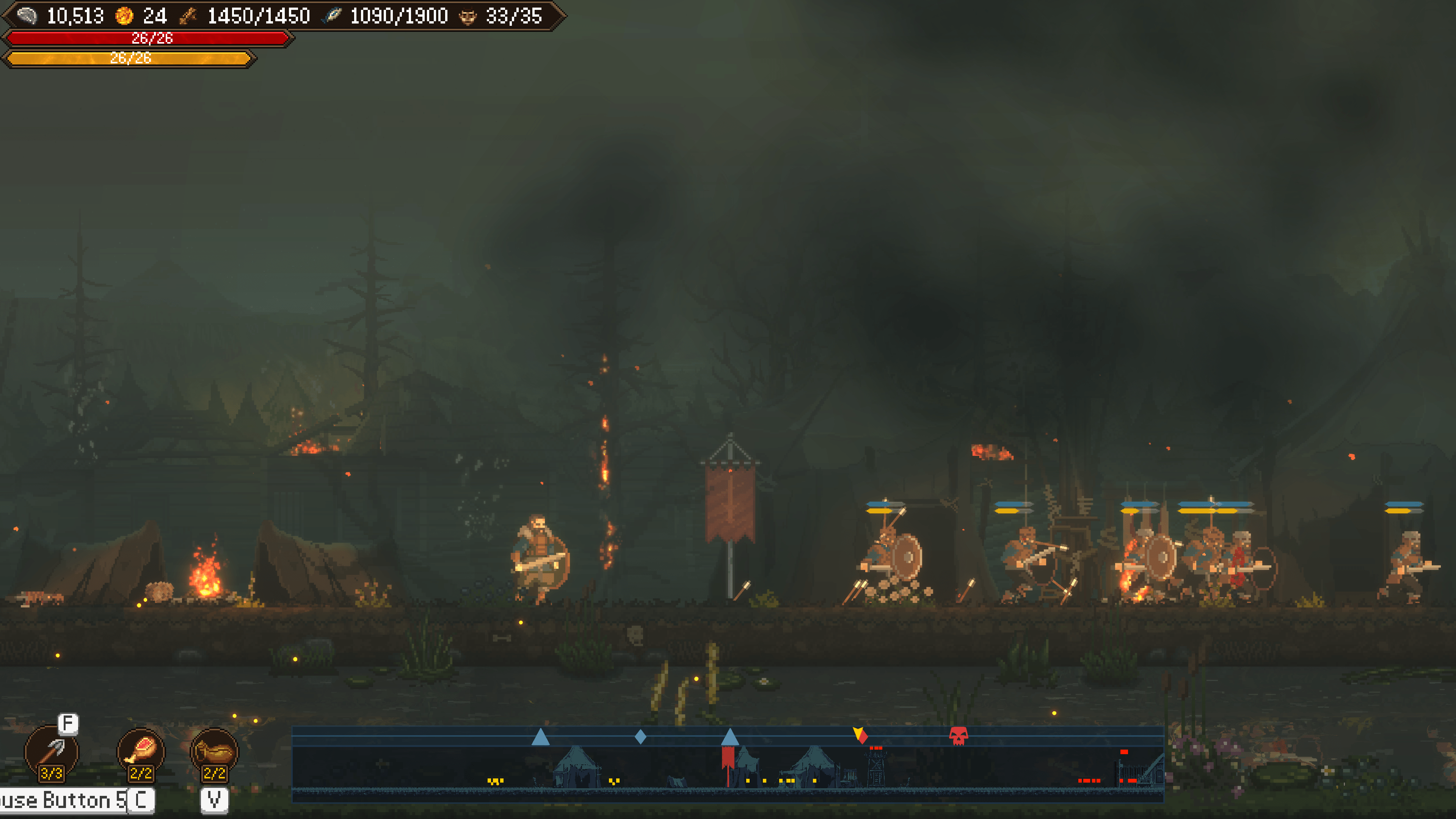Click the red skull marker on the minimap

coord(958,736)
